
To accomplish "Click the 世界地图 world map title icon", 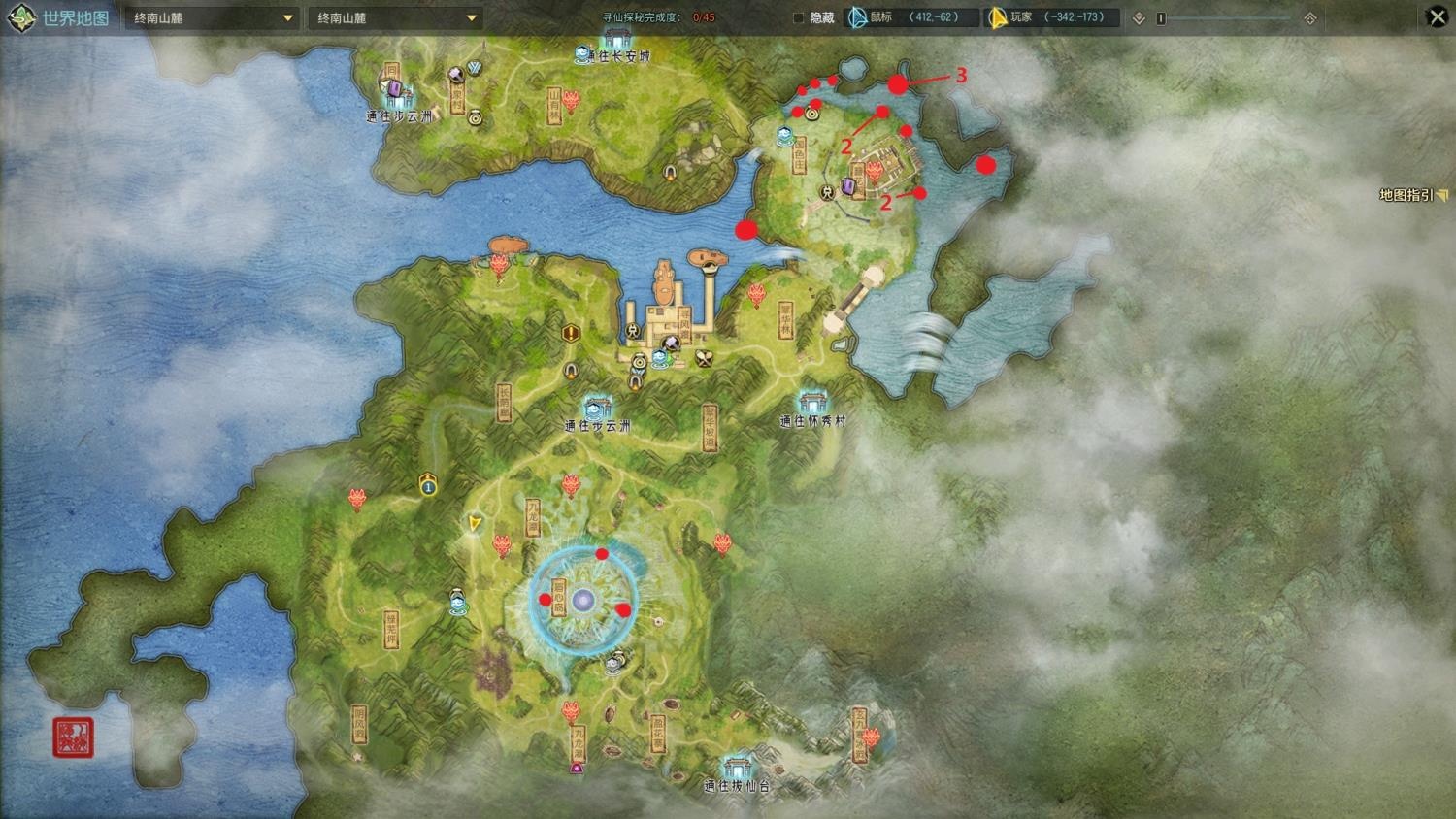I will (21, 18).
